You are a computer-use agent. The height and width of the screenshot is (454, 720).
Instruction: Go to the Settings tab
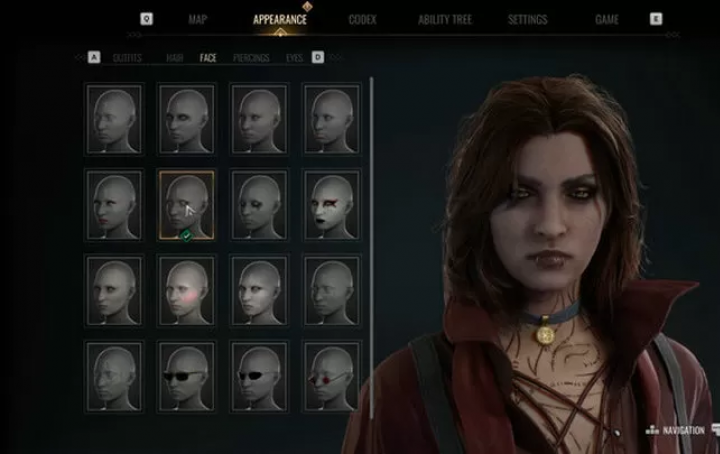click(x=527, y=19)
